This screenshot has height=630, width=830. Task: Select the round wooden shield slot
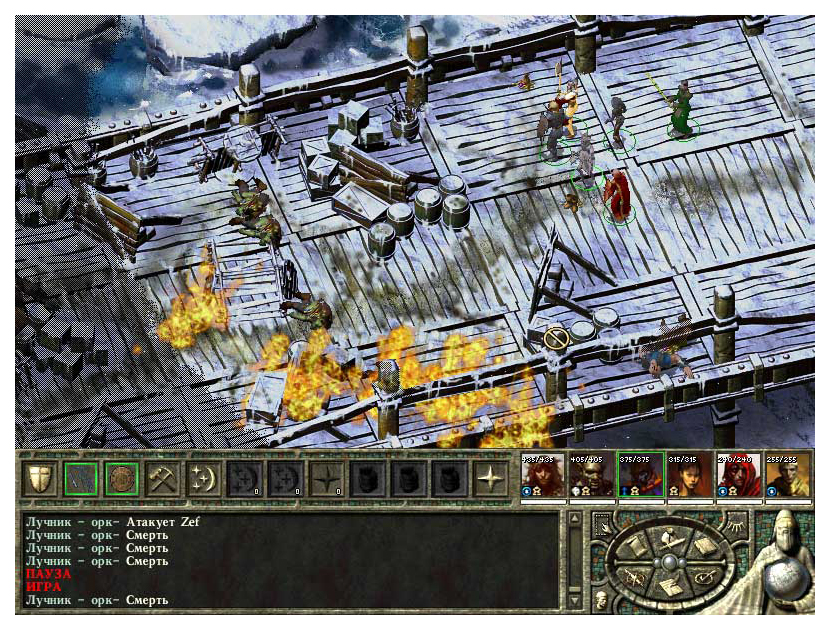(119, 478)
